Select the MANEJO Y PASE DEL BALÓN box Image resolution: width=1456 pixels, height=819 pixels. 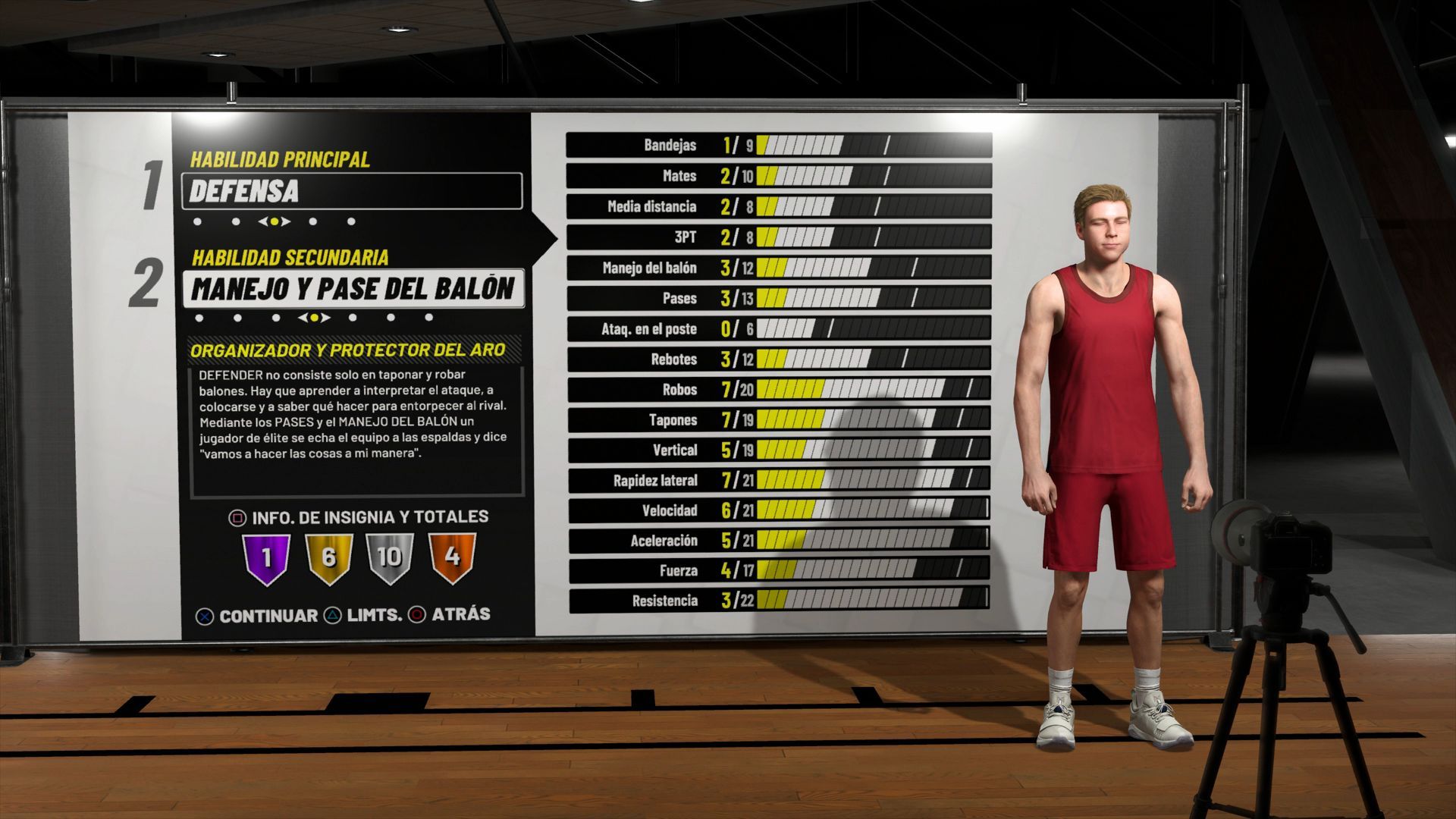353,289
